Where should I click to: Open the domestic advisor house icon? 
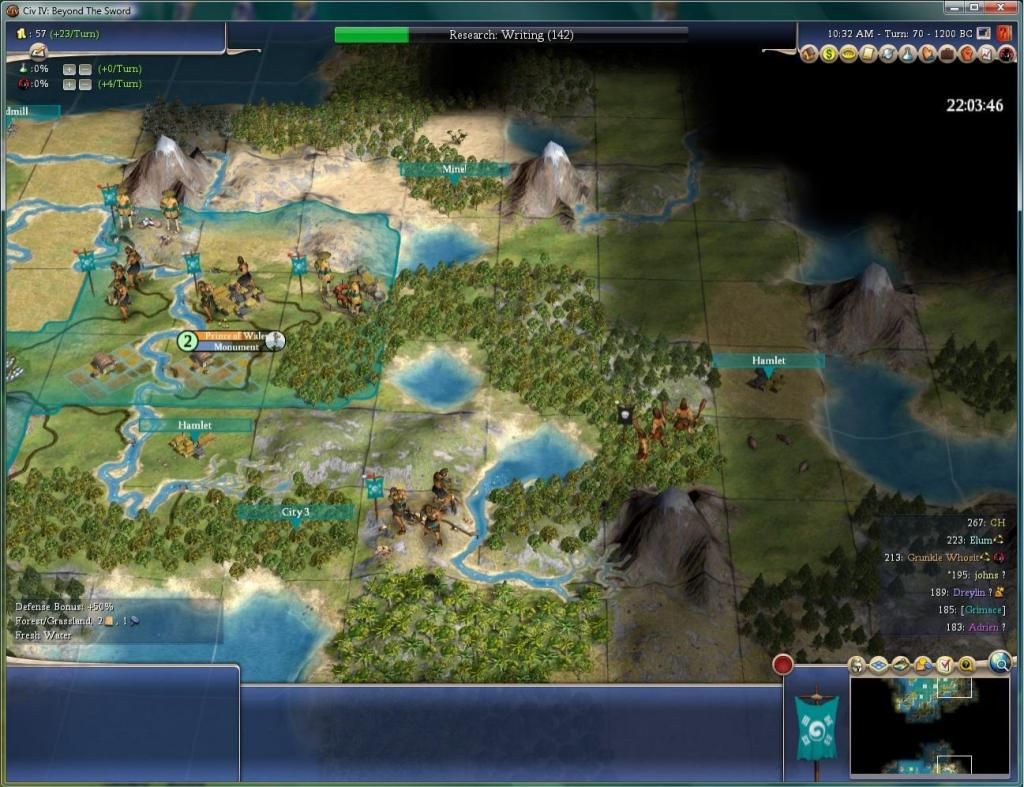(810, 54)
